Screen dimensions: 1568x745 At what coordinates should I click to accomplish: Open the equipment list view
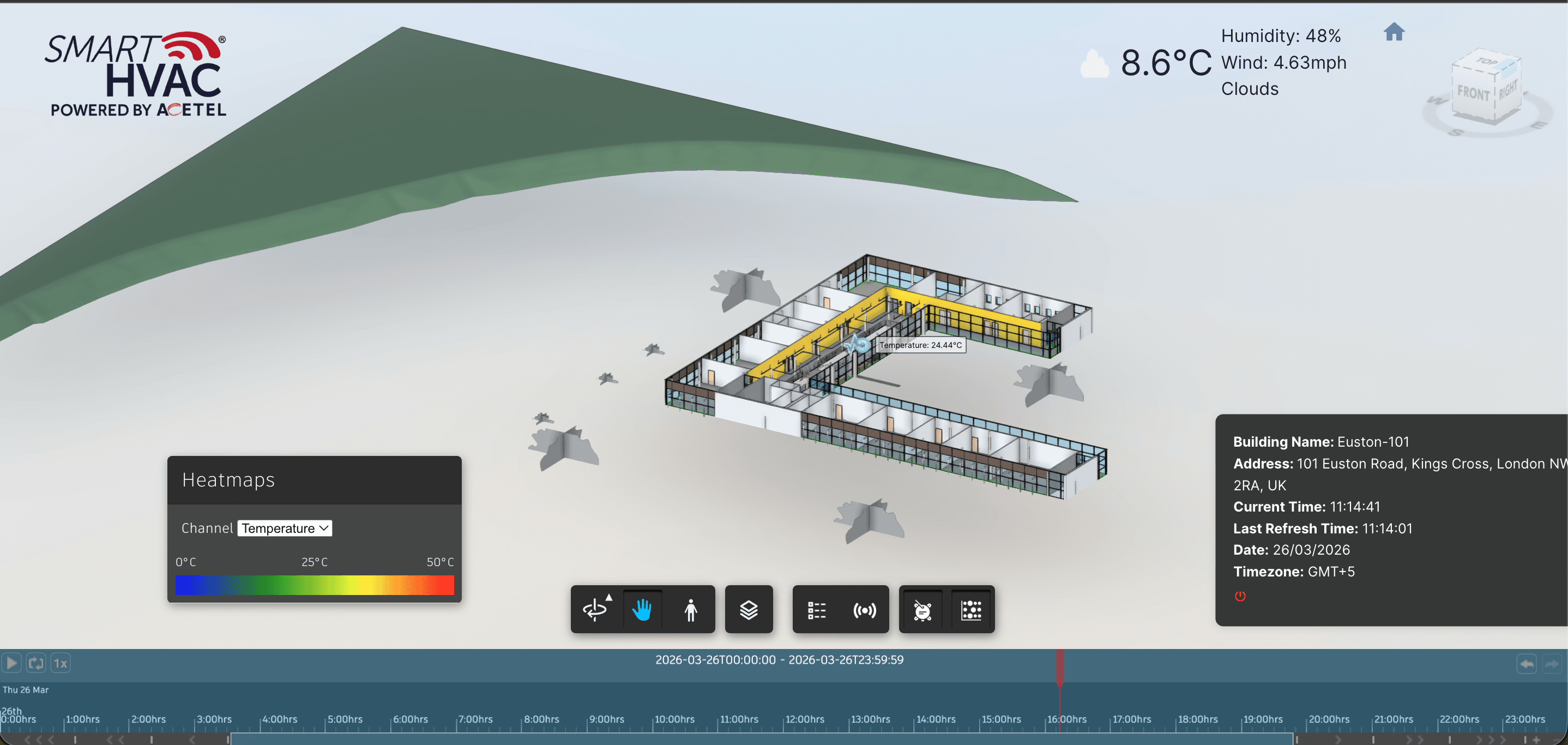(816, 609)
